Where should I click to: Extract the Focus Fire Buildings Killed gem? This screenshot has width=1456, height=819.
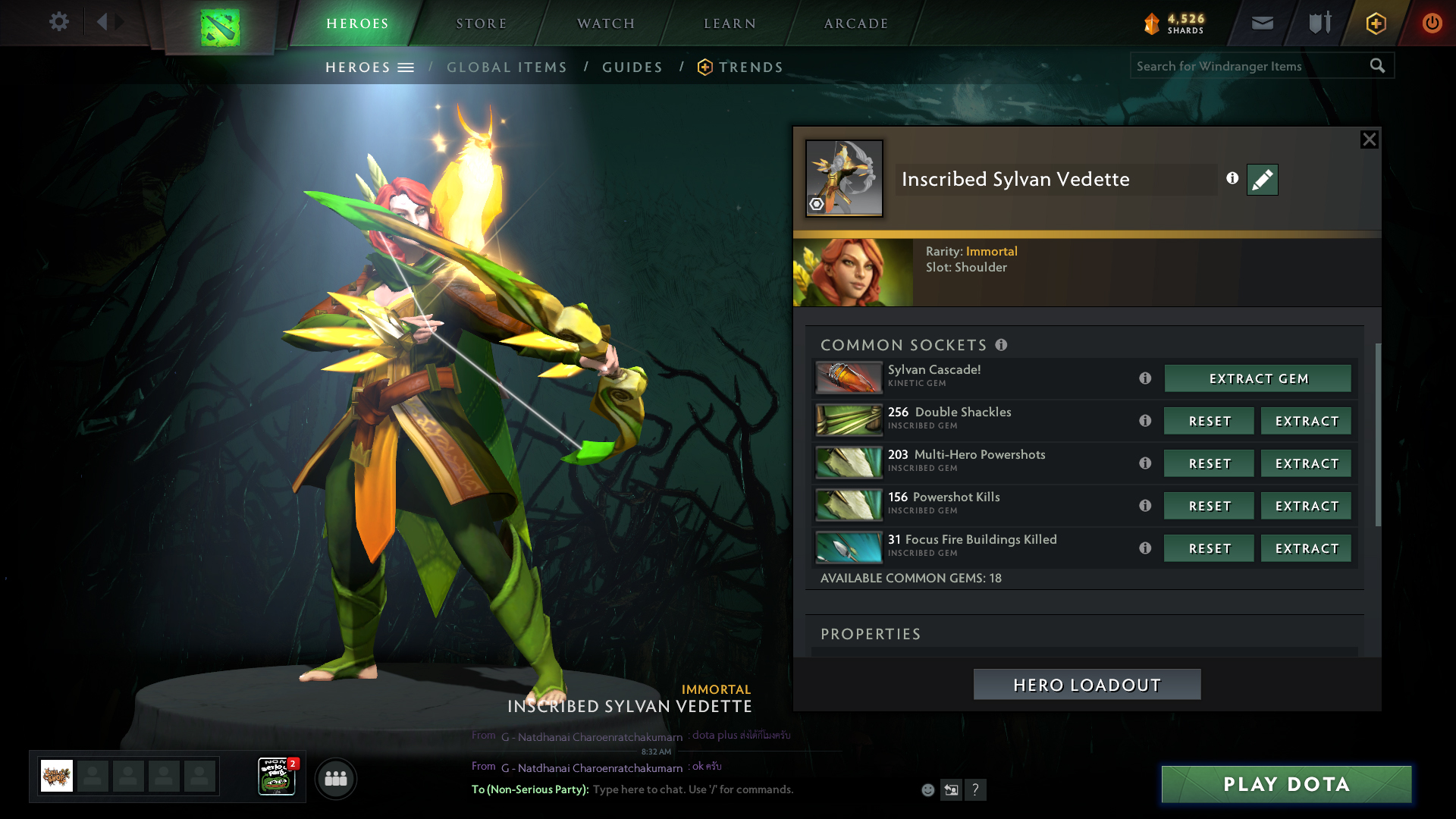click(1306, 548)
